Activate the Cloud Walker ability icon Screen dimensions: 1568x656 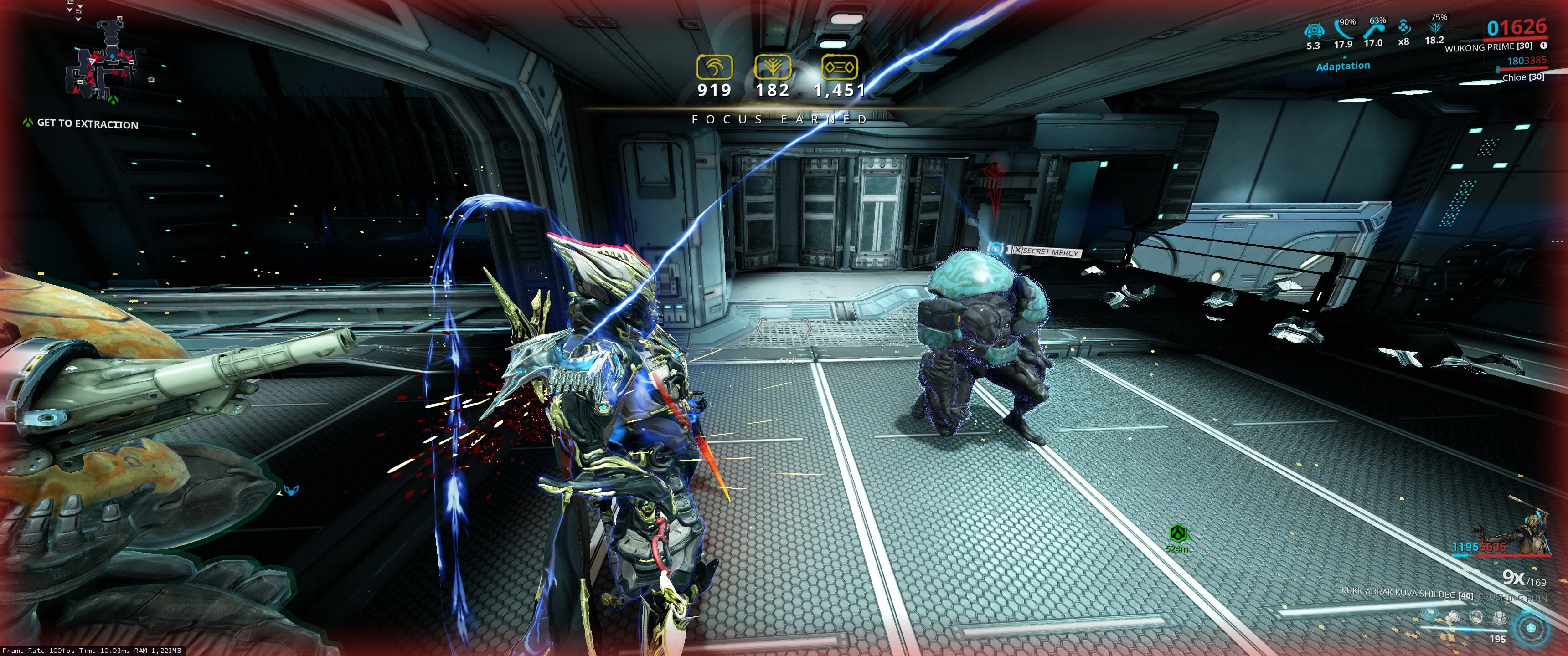[x=1454, y=617]
